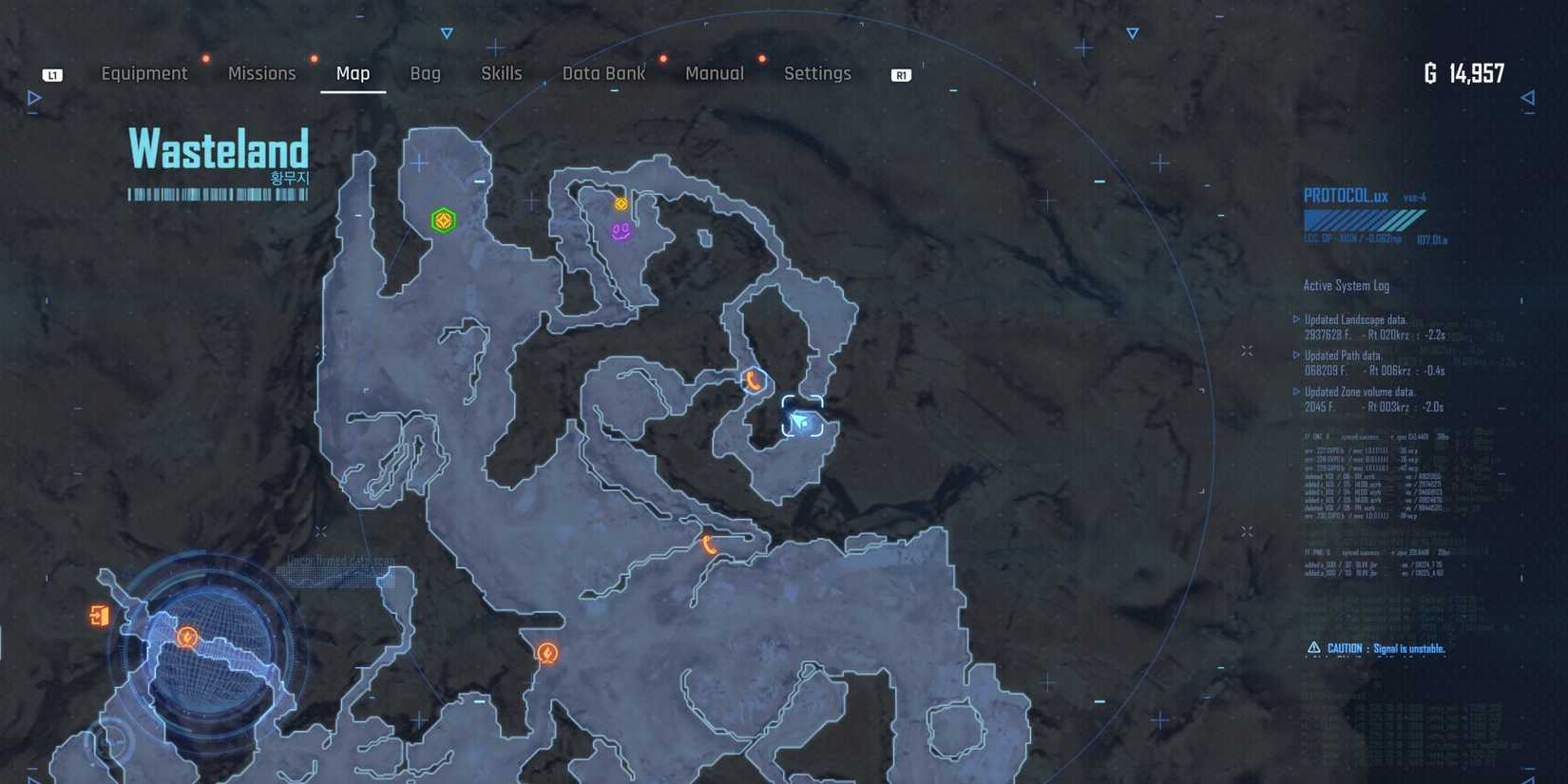Select the lightning marker inside the scan circle
The image size is (1568, 784).
click(x=186, y=638)
